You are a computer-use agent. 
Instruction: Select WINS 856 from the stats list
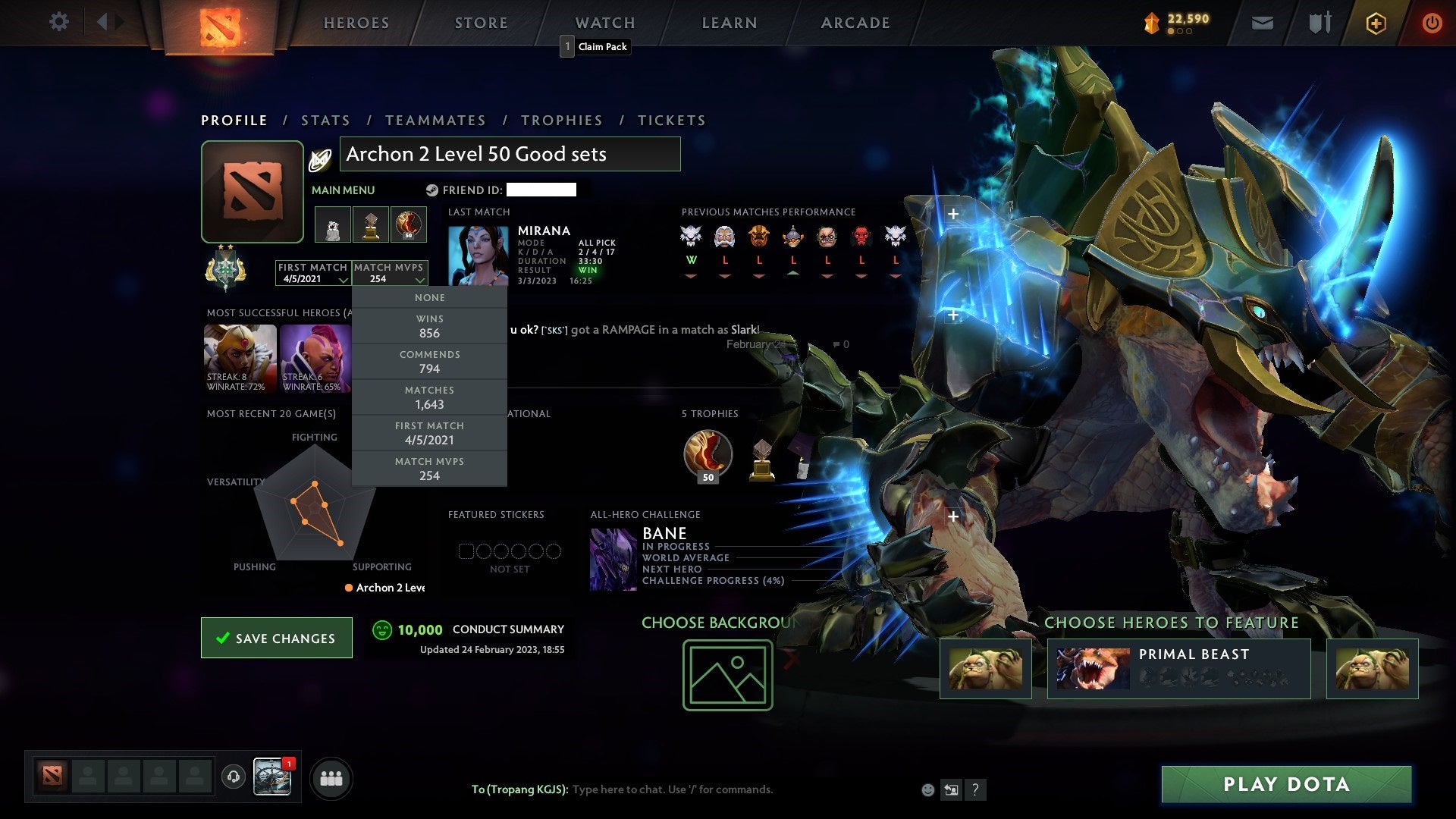(429, 326)
